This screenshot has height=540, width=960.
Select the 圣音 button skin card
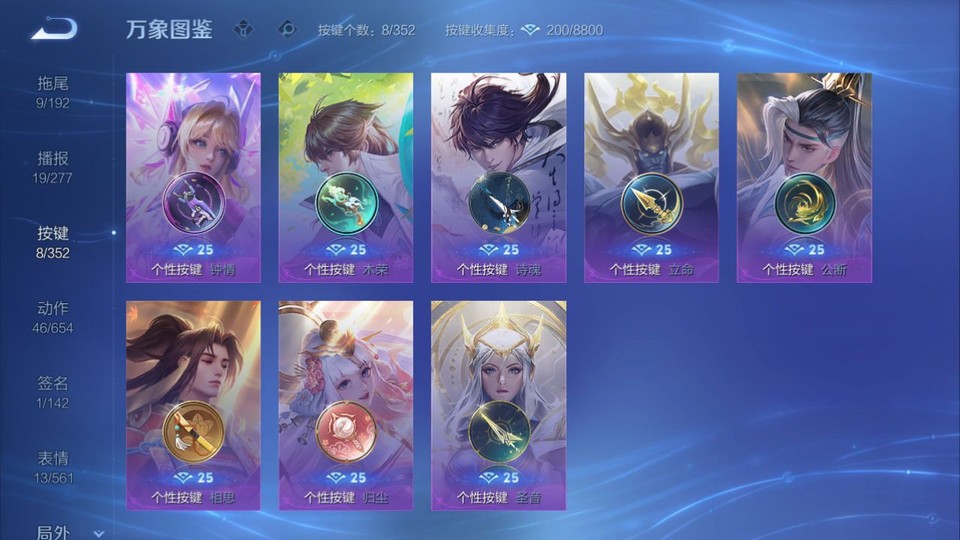pyautogui.click(x=498, y=405)
